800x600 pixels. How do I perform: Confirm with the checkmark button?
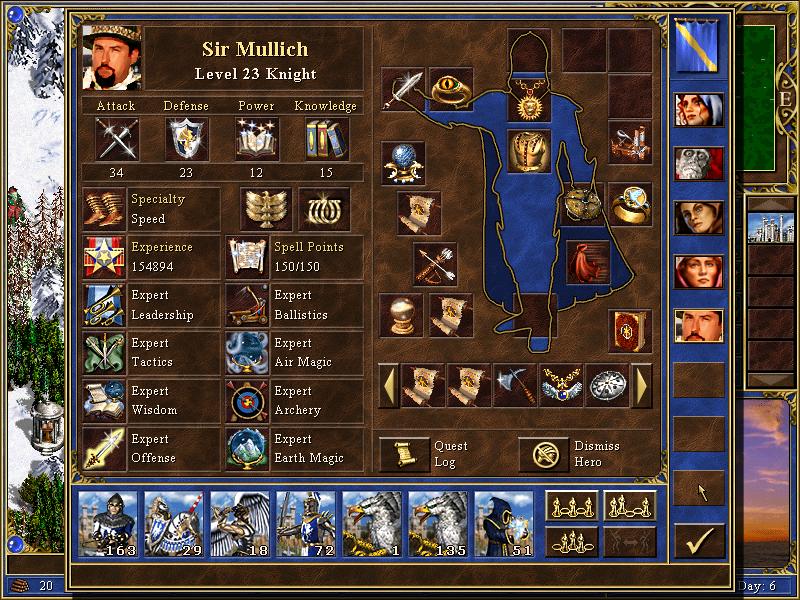click(x=698, y=541)
